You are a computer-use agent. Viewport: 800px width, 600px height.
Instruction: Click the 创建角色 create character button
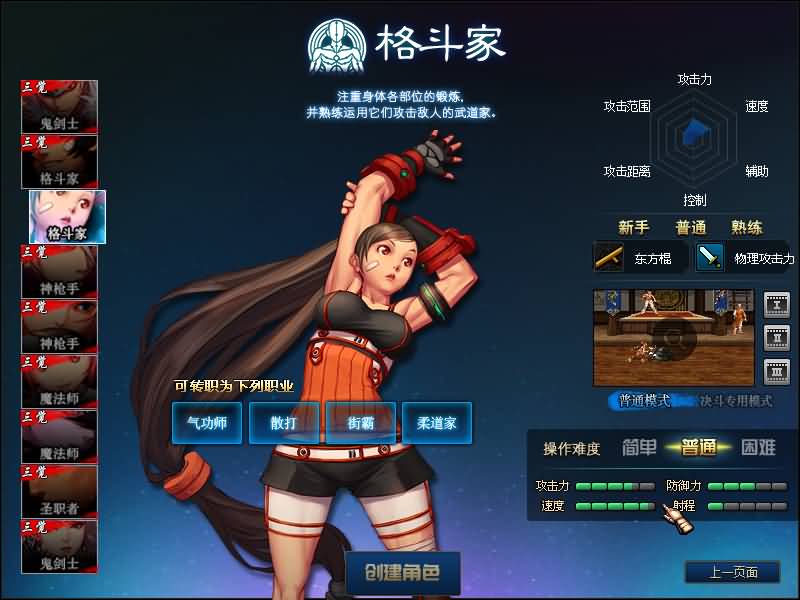402,574
